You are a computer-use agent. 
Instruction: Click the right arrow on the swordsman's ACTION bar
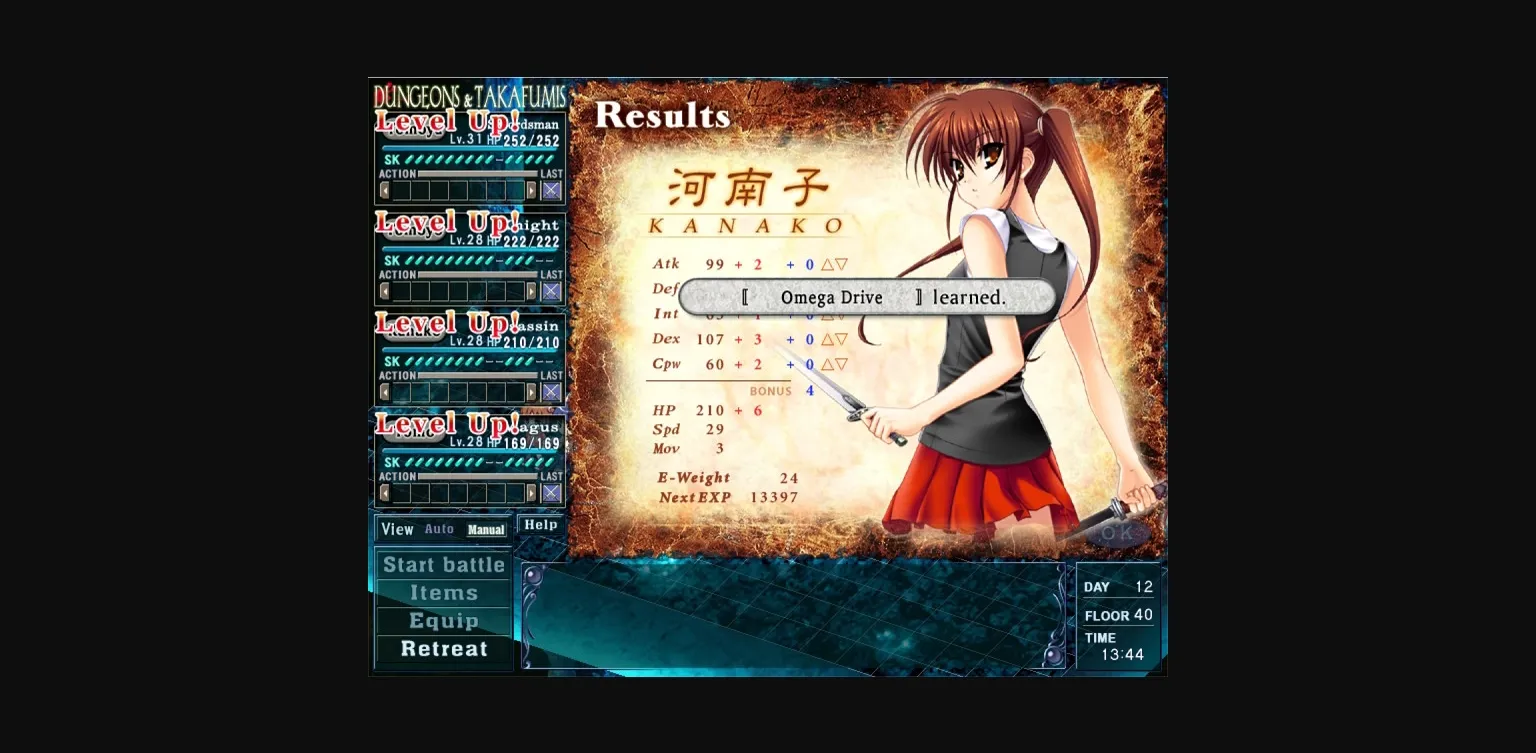point(531,190)
